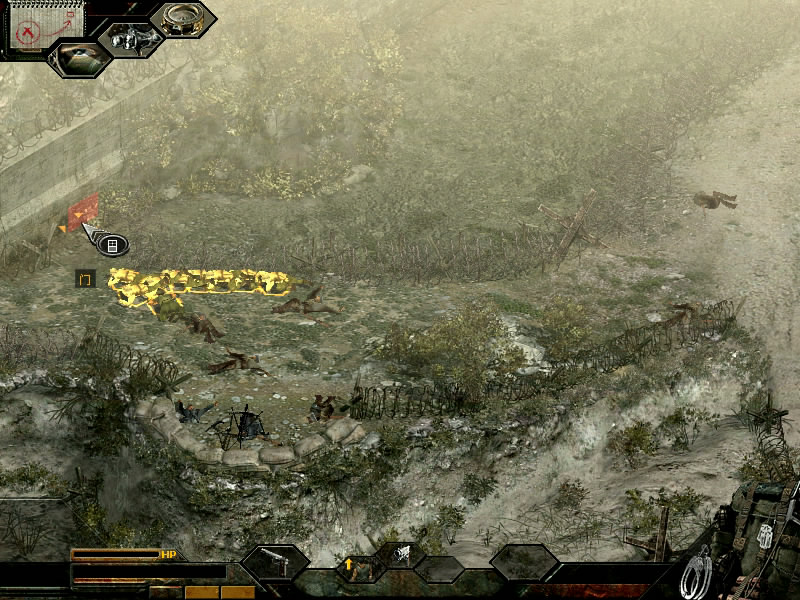Image resolution: width=800 pixels, height=600 pixels.
Task: Activate the eye view-cone icon
Action: click(x=80, y=57)
